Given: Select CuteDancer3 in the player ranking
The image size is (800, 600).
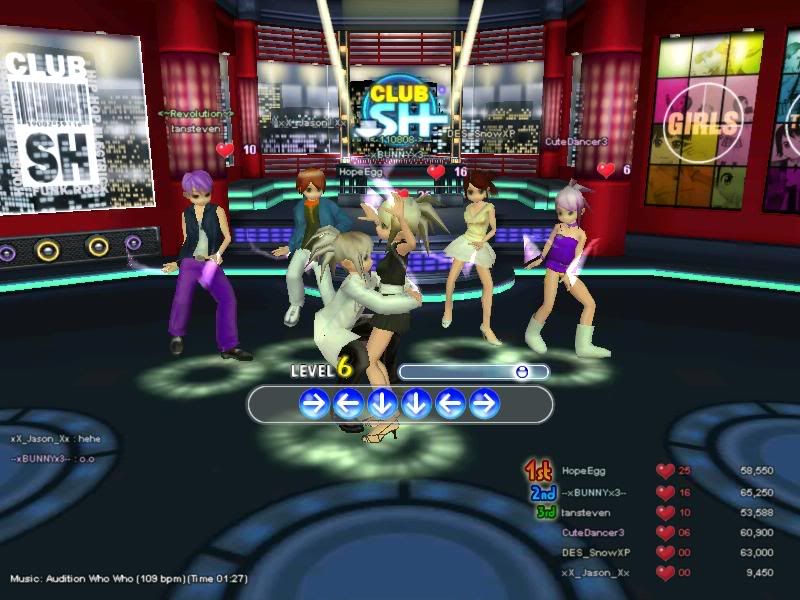Looking at the screenshot, I should tap(593, 532).
